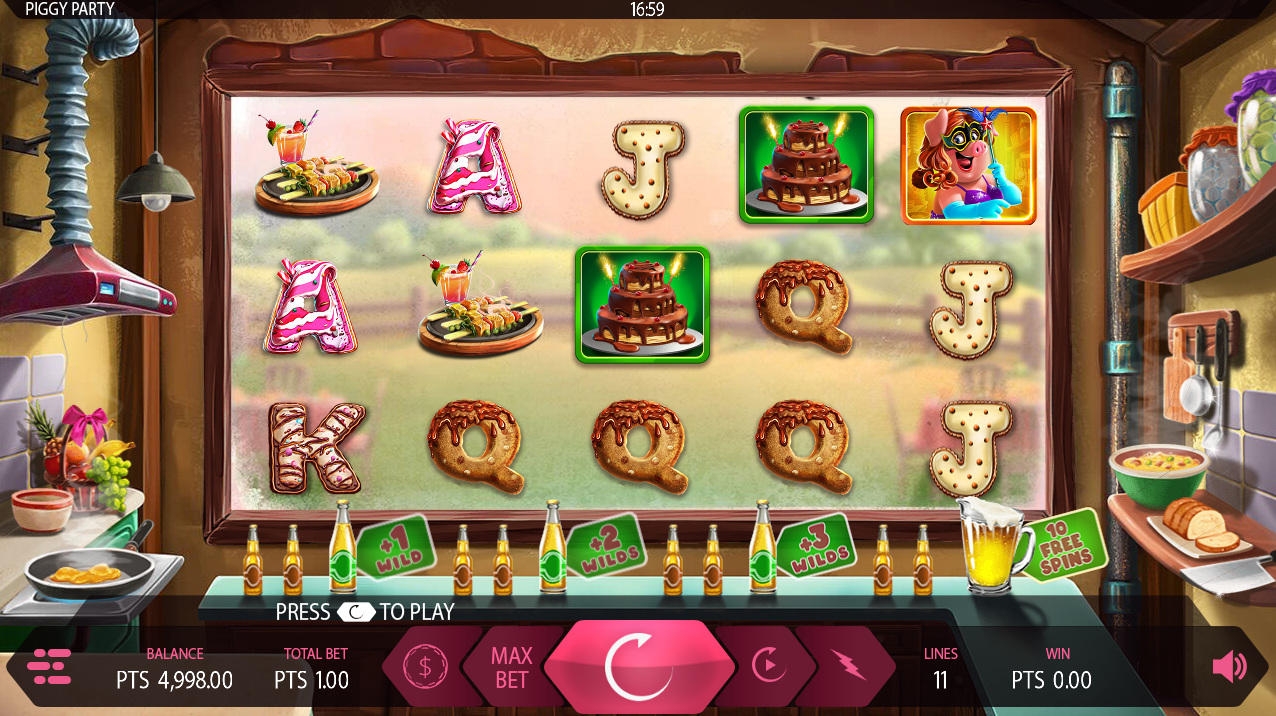Click the Total Bet amount
The image size is (1276, 716).
point(312,680)
